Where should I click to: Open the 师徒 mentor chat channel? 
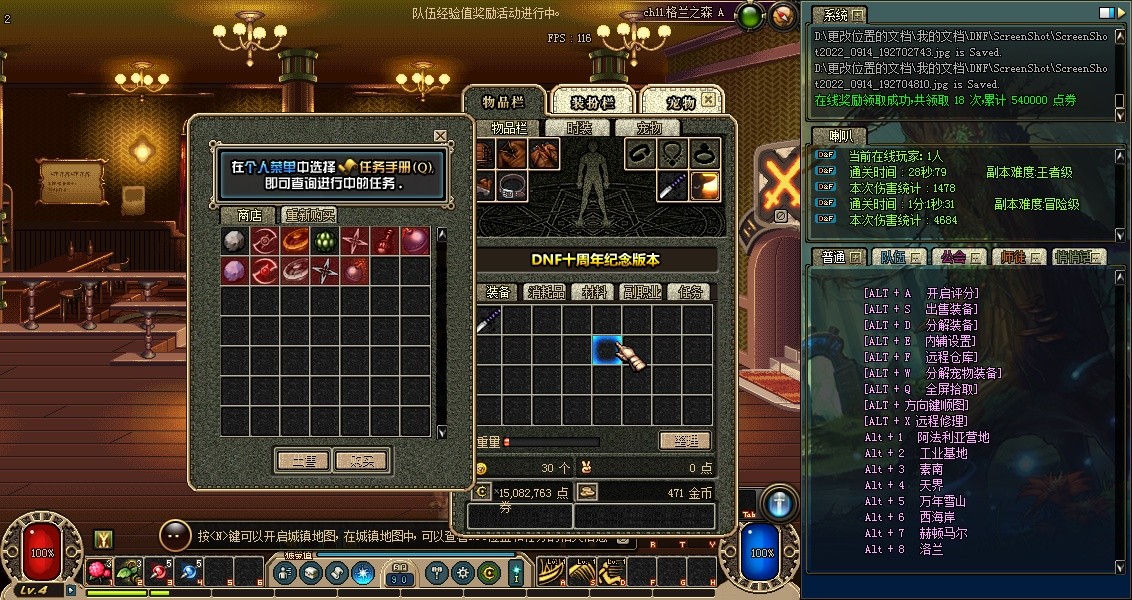[1014, 257]
